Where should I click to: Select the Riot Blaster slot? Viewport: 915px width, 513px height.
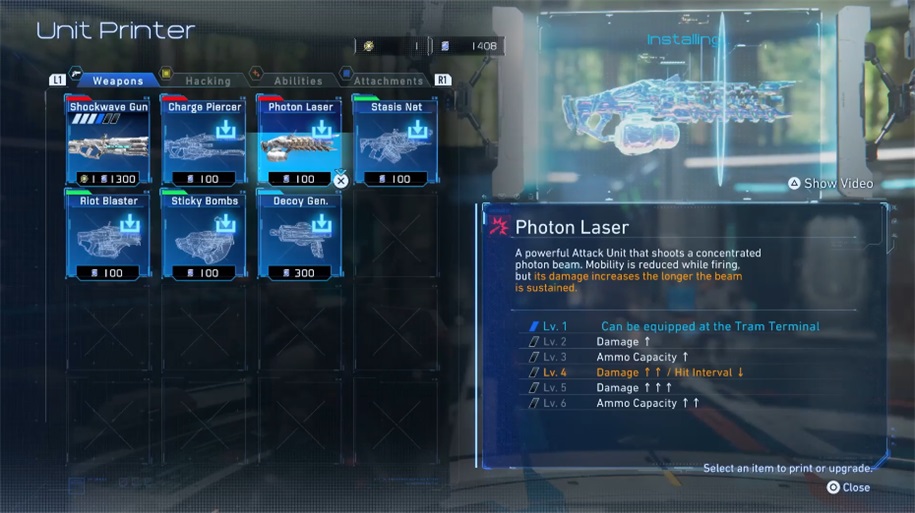click(108, 236)
